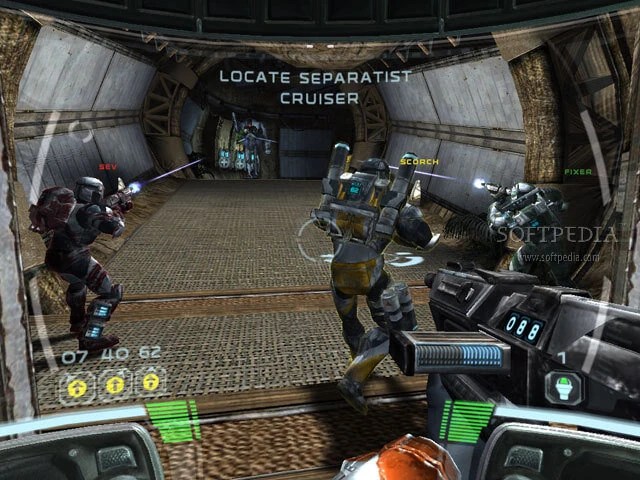Select squad member 62 status icon
640x480 pixels.
pyautogui.click(x=151, y=381)
